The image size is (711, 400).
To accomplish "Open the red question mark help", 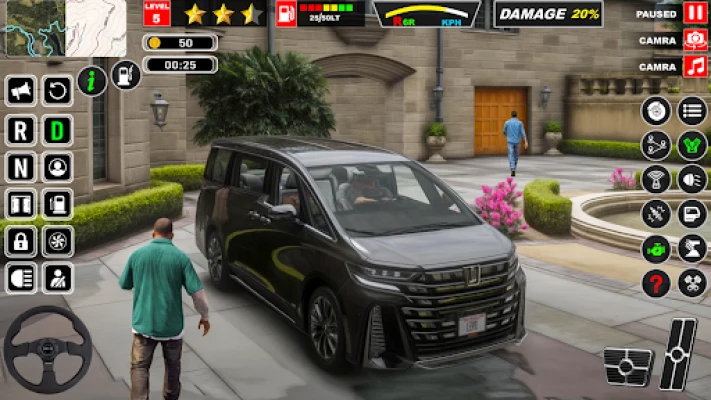I will coord(656,283).
